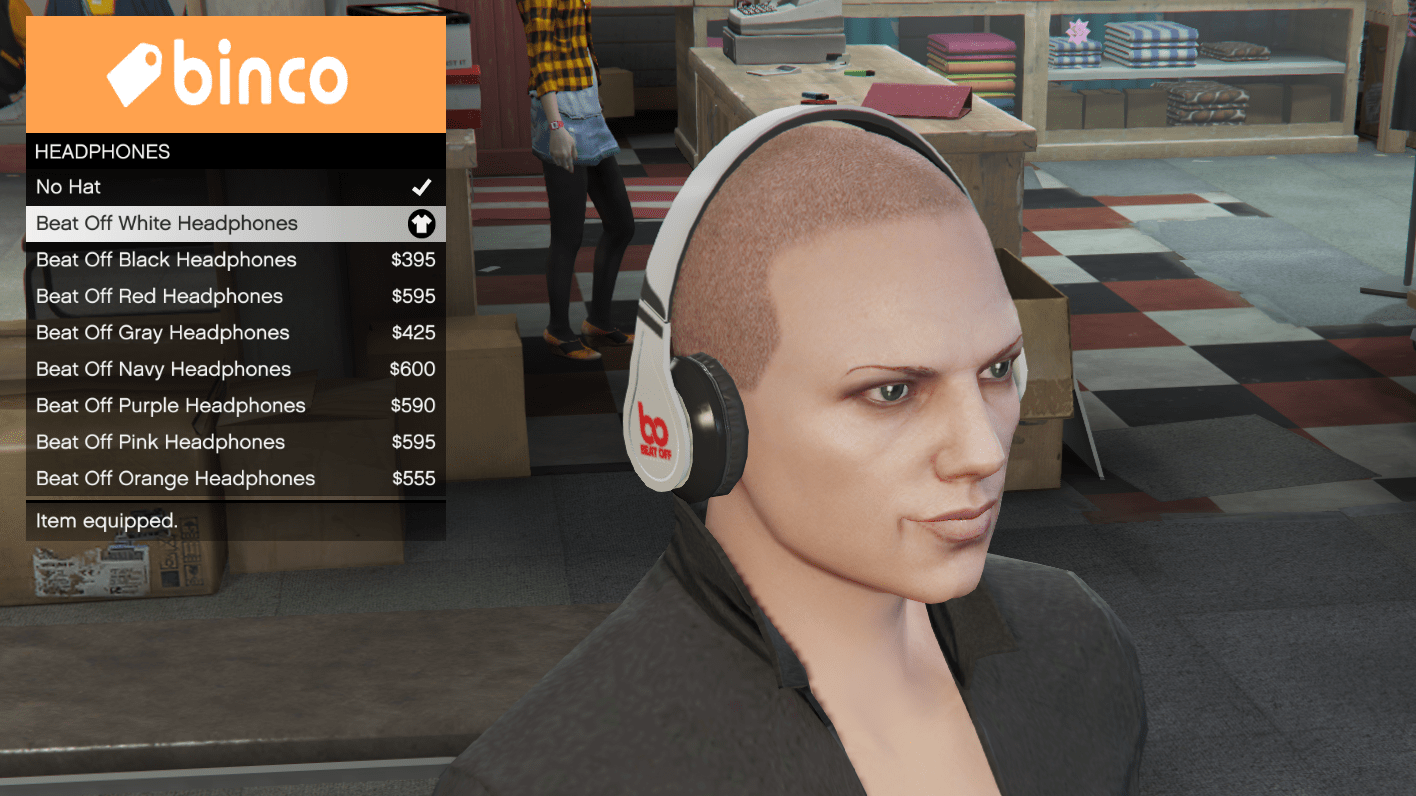This screenshot has width=1416, height=796.
Task: Click the tick mark showing current selection
Action: 421,186
